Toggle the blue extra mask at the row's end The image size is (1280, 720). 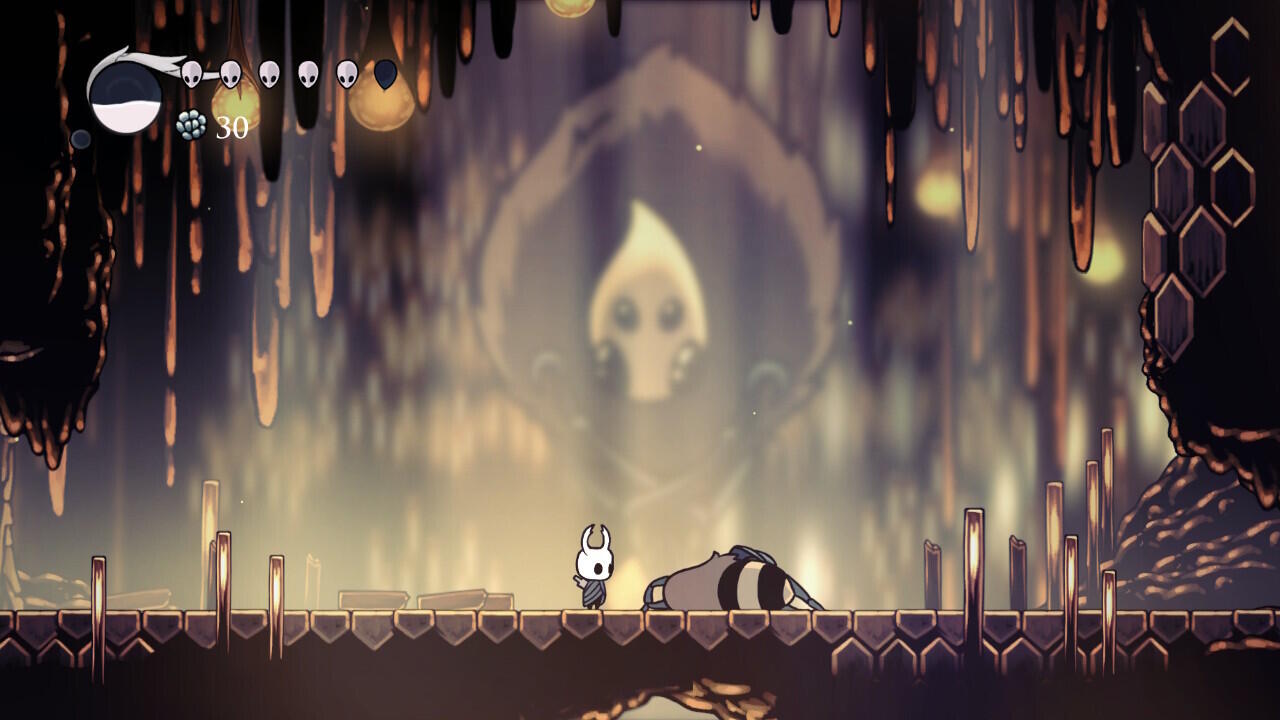tap(384, 76)
